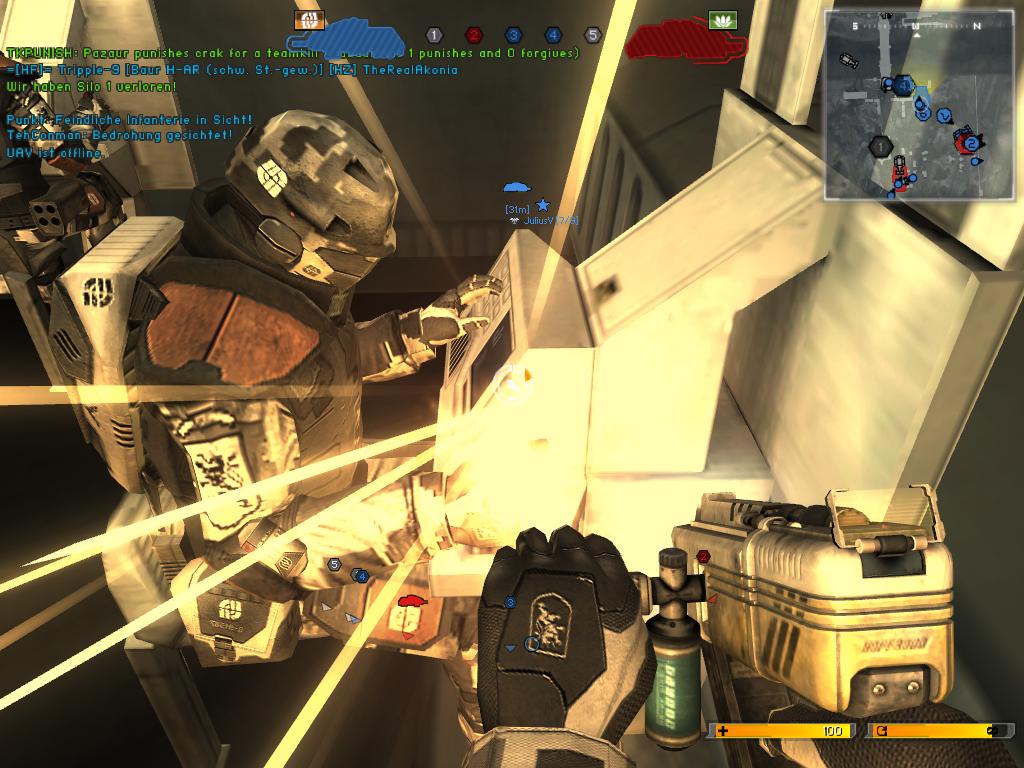Image resolution: width=1024 pixels, height=768 pixels.
Task: Click the TKPUNISH chat message line
Action: (x=292, y=53)
